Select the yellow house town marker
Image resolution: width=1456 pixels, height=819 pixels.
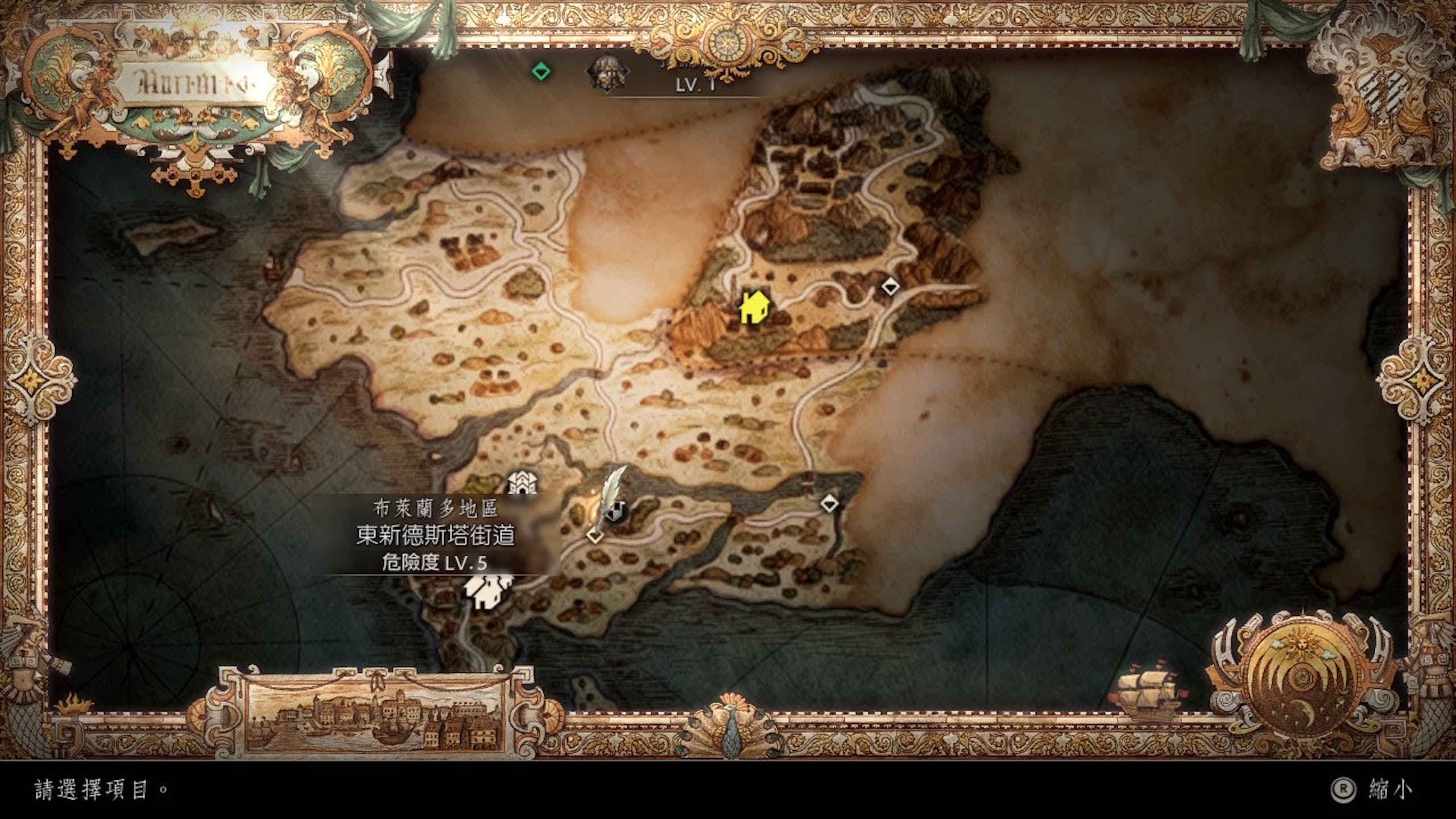[754, 308]
